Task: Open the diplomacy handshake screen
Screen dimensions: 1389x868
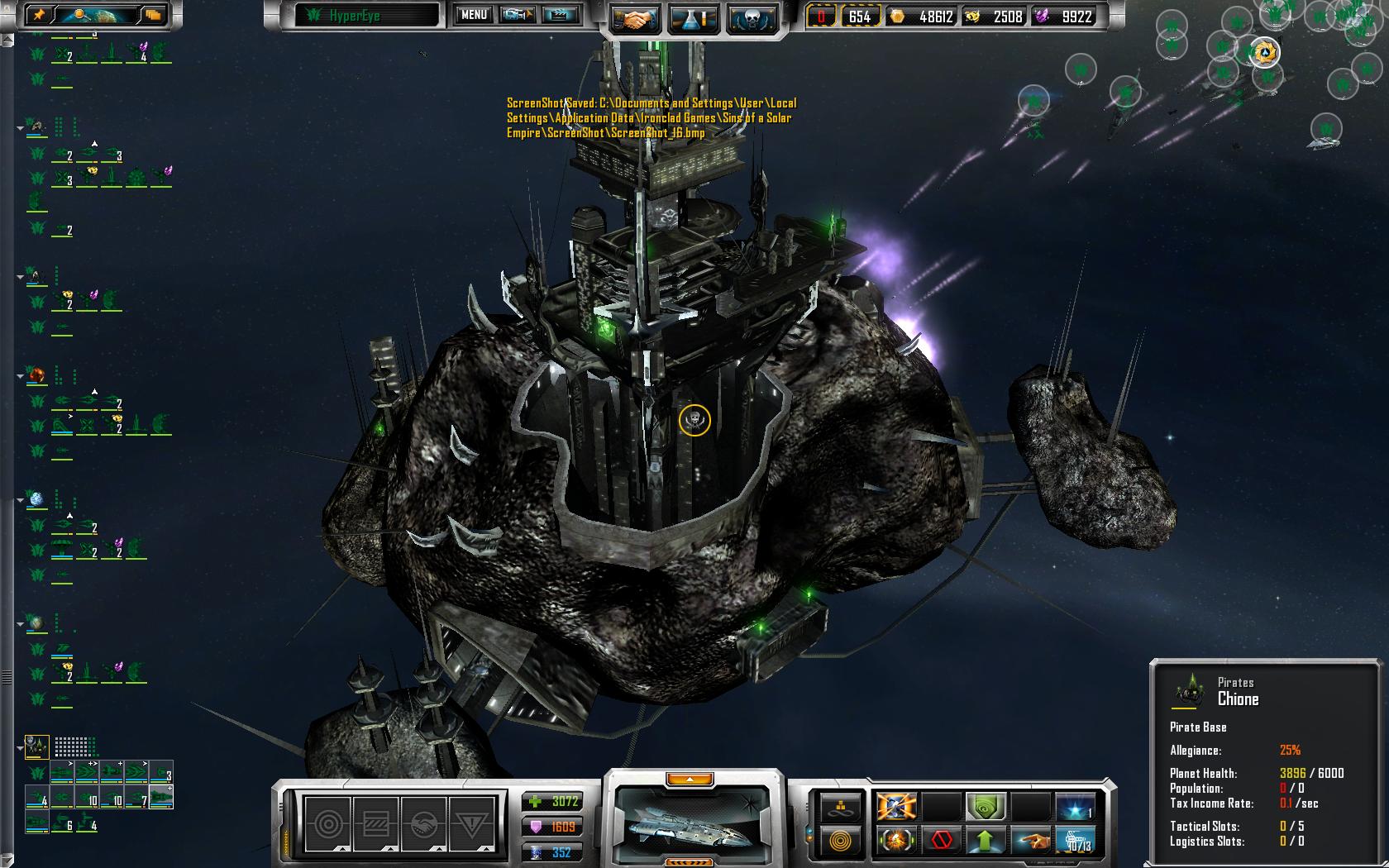Action: (x=635, y=19)
